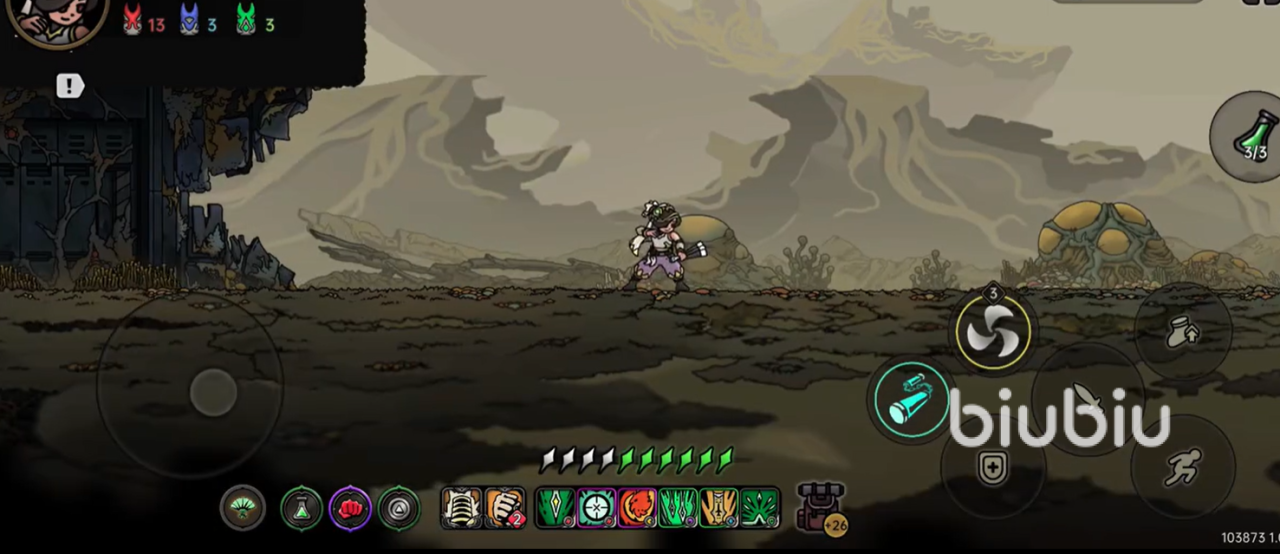Image resolution: width=1280 pixels, height=554 pixels.
Task: Tap the jump boot button
Action: tap(1183, 332)
